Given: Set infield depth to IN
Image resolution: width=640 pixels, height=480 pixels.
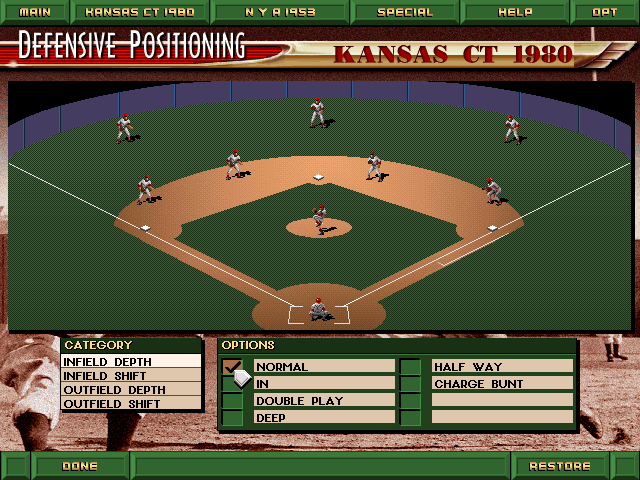Looking at the screenshot, I should click(324, 384).
